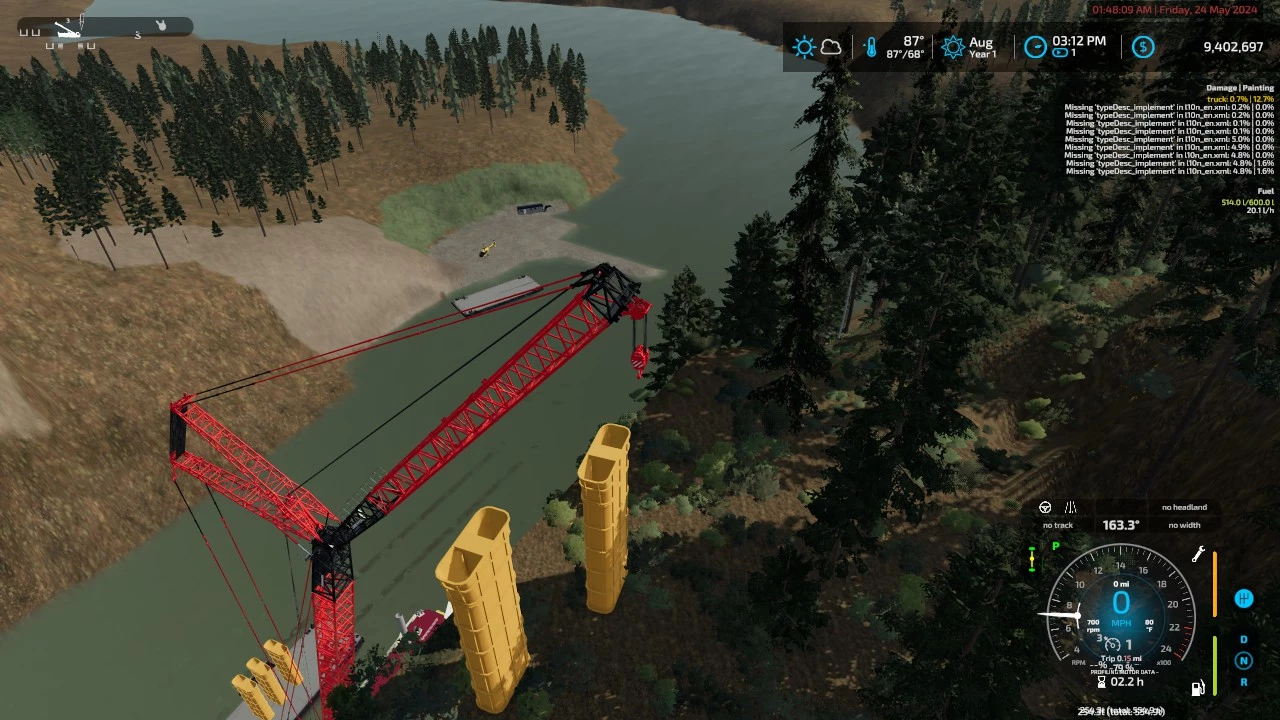This screenshot has height=720, width=1280.
Task: Select drive D on gear selector
Action: tap(1244, 640)
